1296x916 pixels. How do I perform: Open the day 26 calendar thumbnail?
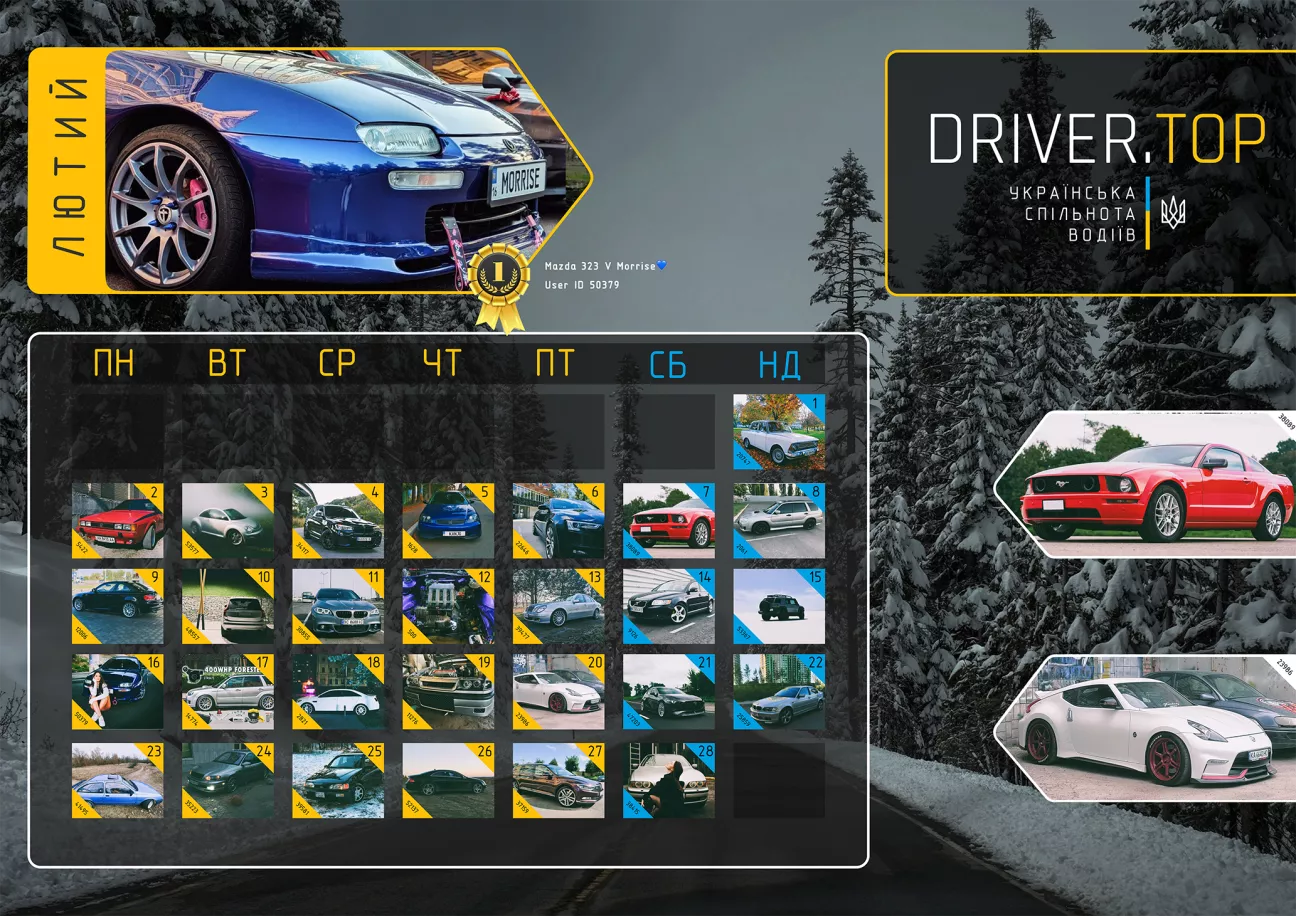pyautogui.click(x=448, y=780)
